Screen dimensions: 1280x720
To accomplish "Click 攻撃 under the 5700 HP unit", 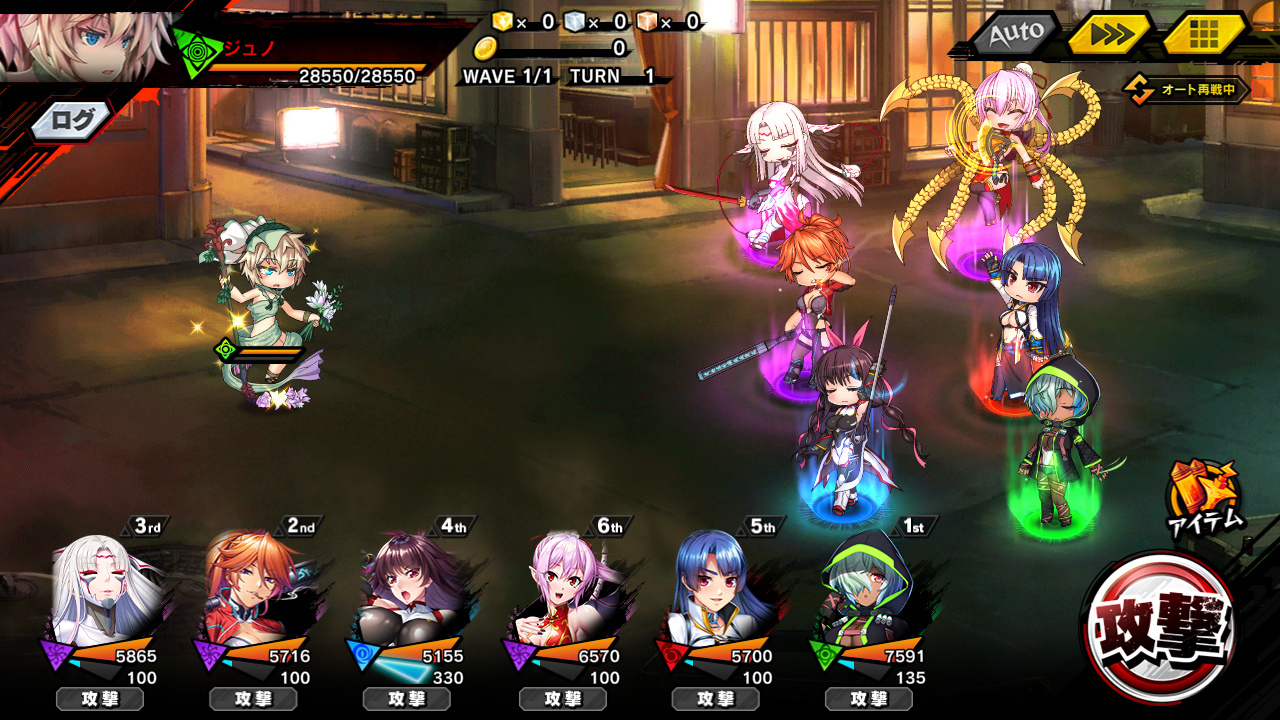I will [x=714, y=699].
